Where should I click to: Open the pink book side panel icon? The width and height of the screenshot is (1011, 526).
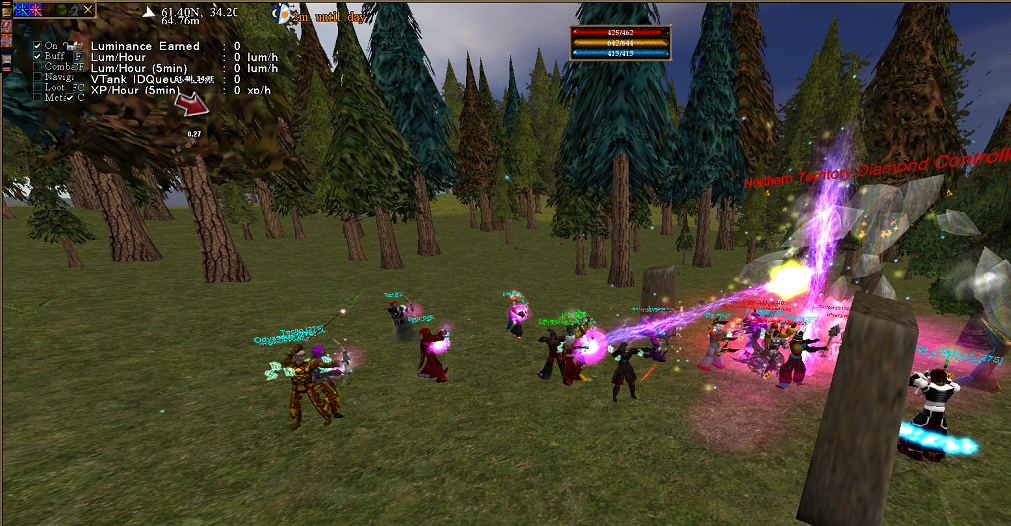click(7, 25)
